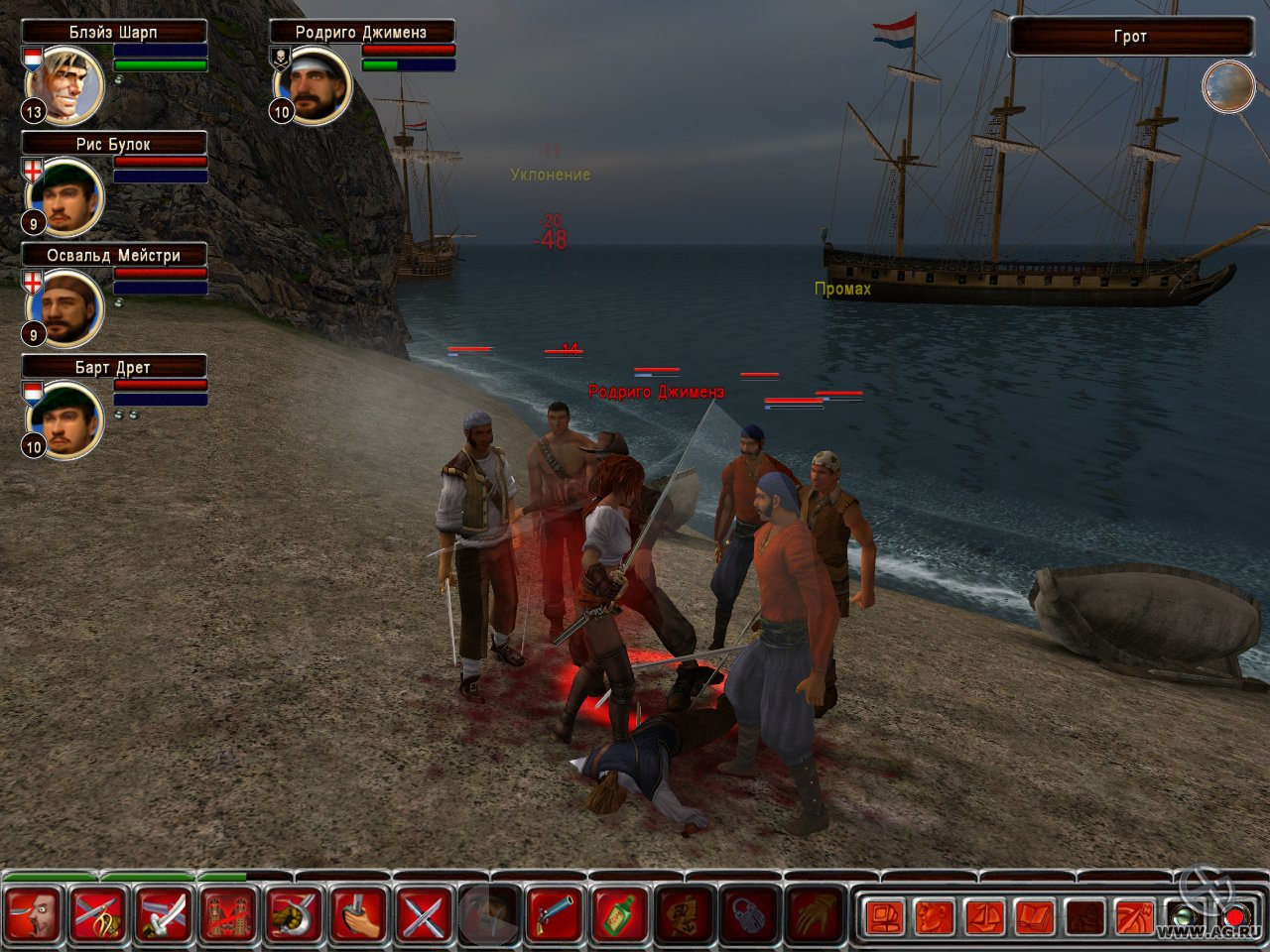
Task: Use the padlock lockpicking skill
Action: coord(750,914)
